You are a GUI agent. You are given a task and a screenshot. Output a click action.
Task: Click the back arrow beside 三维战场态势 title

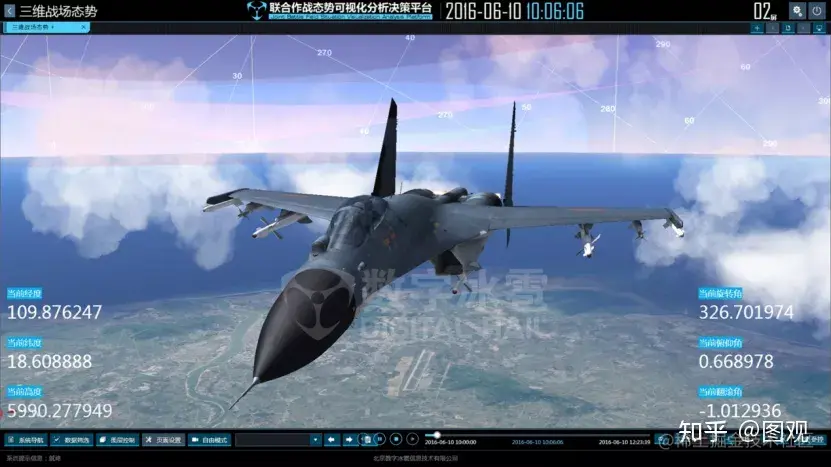pyautogui.click(x=10, y=11)
